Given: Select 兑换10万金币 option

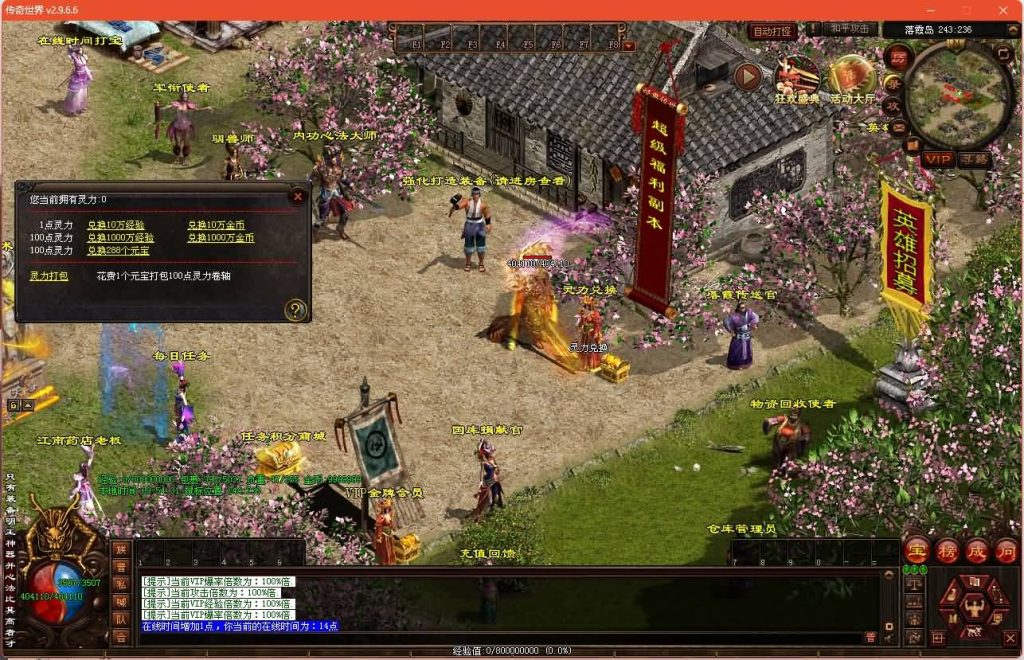Looking at the screenshot, I should [x=216, y=225].
